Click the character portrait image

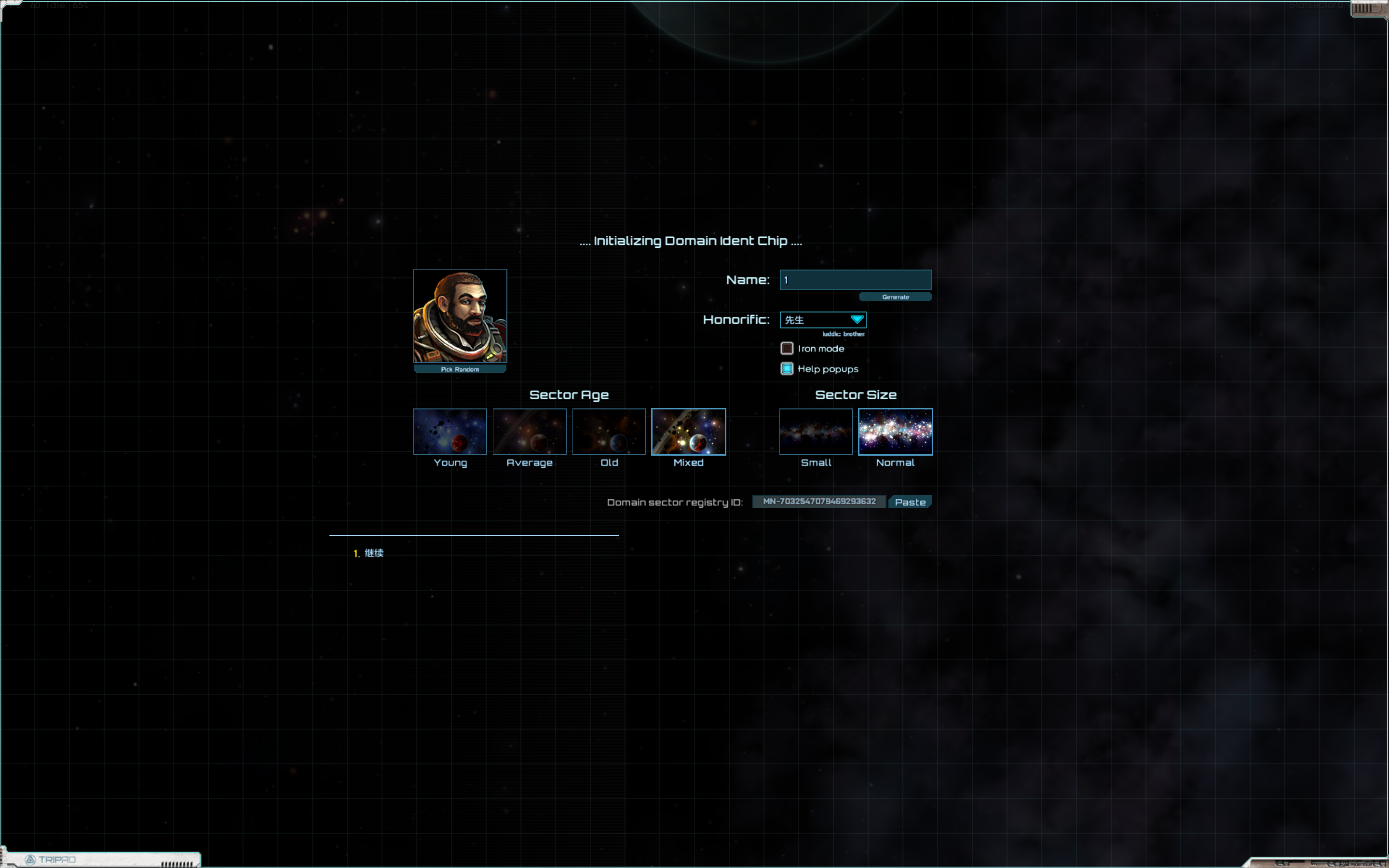tap(460, 316)
